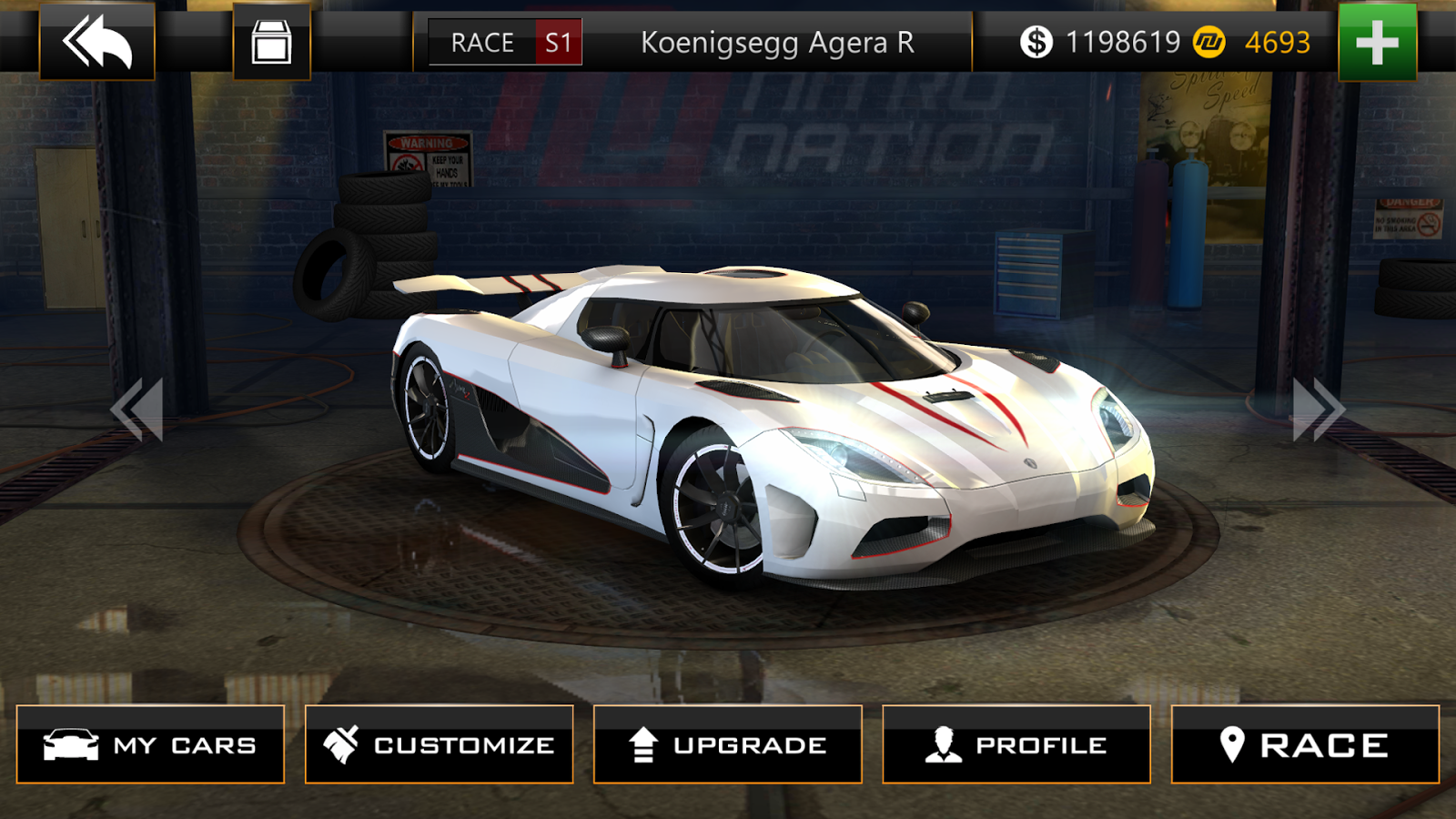The height and width of the screenshot is (819, 1456).
Task: Start a Race
Action: coord(1304,744)
